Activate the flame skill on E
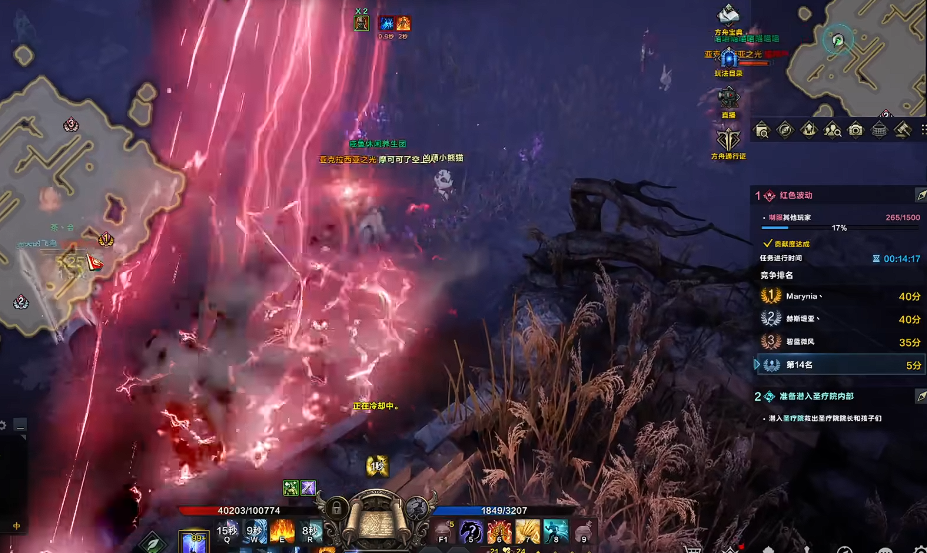Viewport: 927px width, 553px height. pyautogui.click(x=281, y=532)
